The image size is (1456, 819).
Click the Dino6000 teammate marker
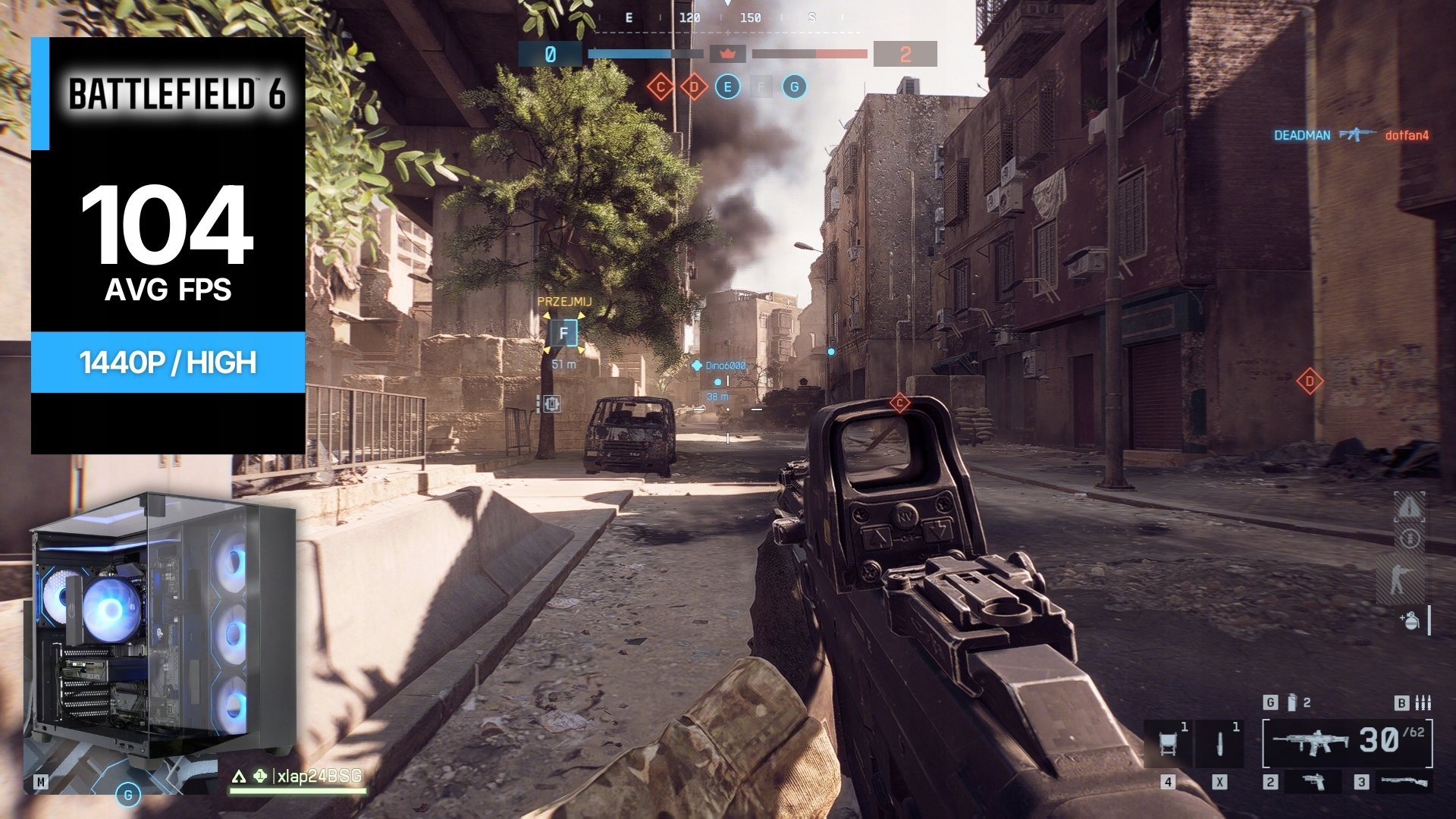tap(719, 366)
